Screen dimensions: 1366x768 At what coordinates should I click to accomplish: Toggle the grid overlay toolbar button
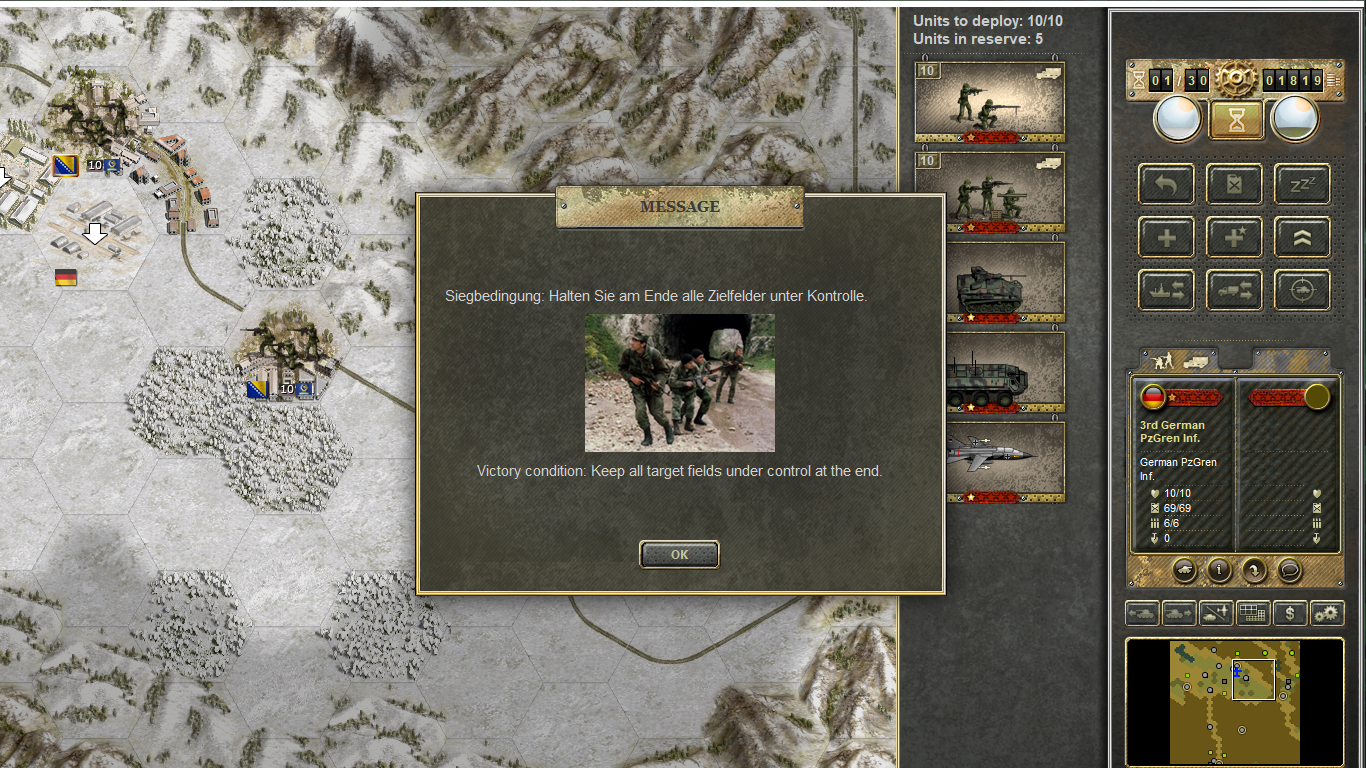click(1253, 613)
